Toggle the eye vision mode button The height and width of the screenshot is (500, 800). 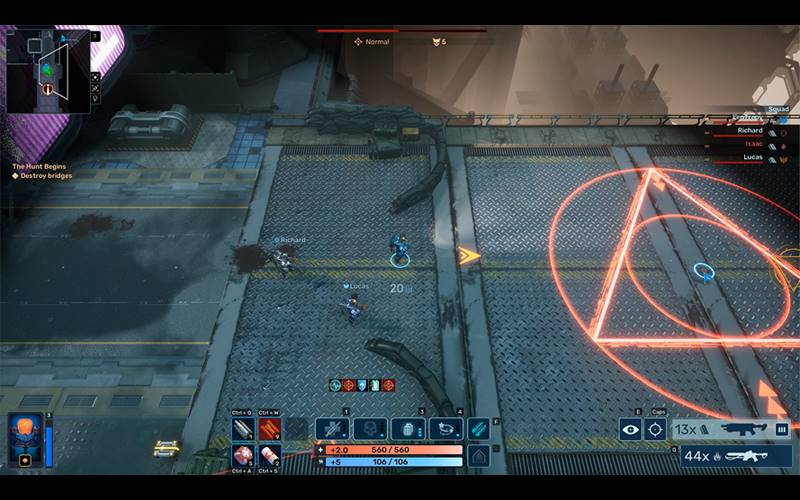pyautogui.click(x=630, y=430)
